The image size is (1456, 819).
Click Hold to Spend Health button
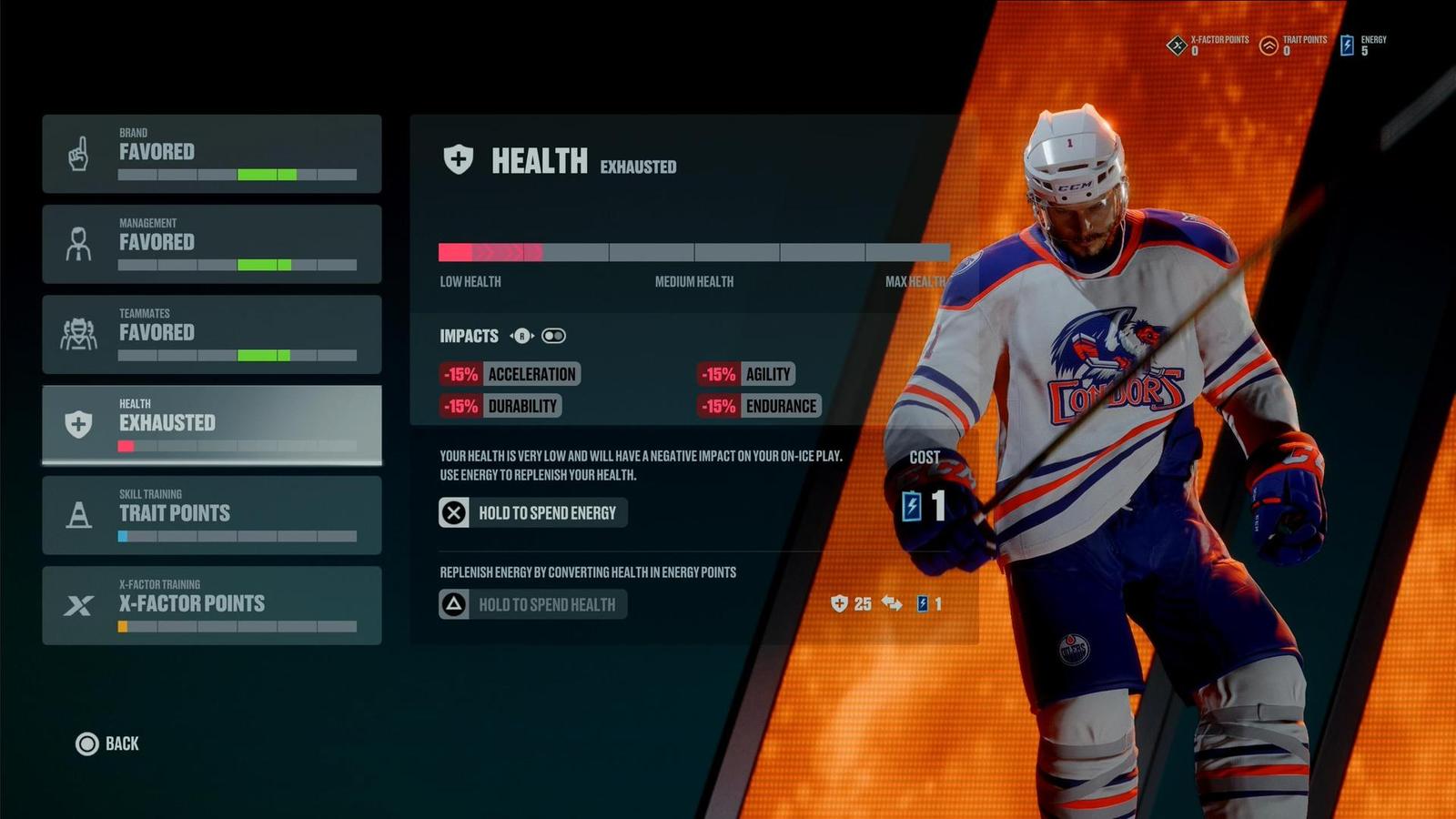tap(532, 604)
